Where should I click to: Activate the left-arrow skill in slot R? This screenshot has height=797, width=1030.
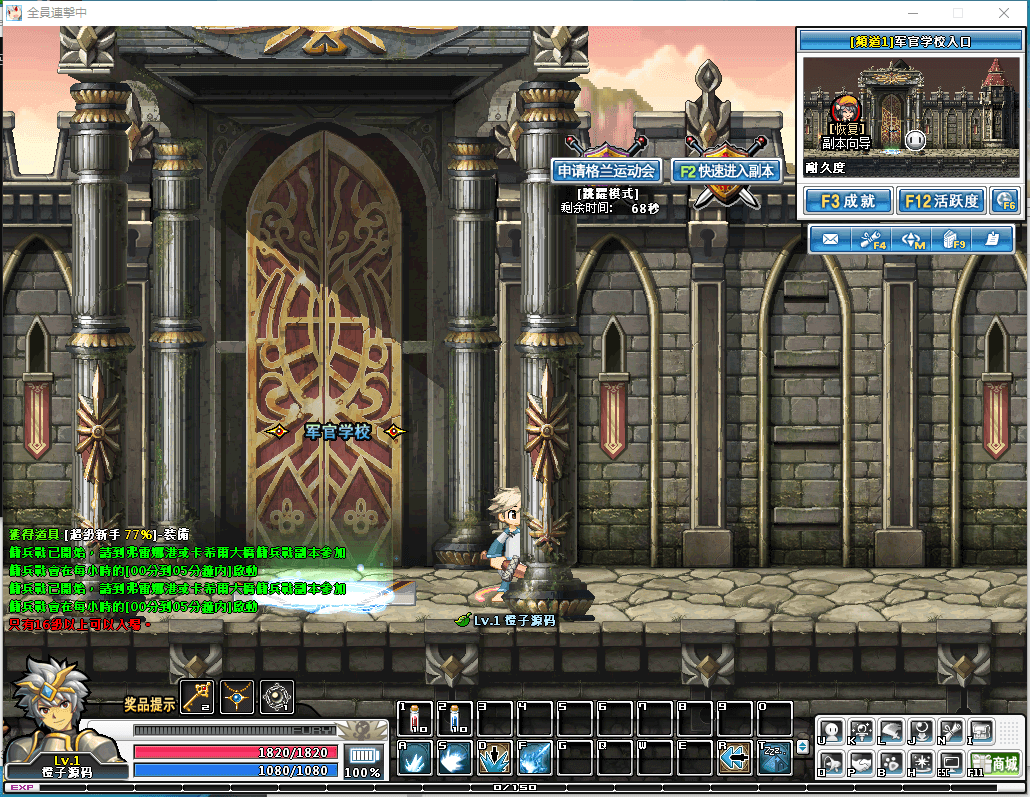(735, 758)
